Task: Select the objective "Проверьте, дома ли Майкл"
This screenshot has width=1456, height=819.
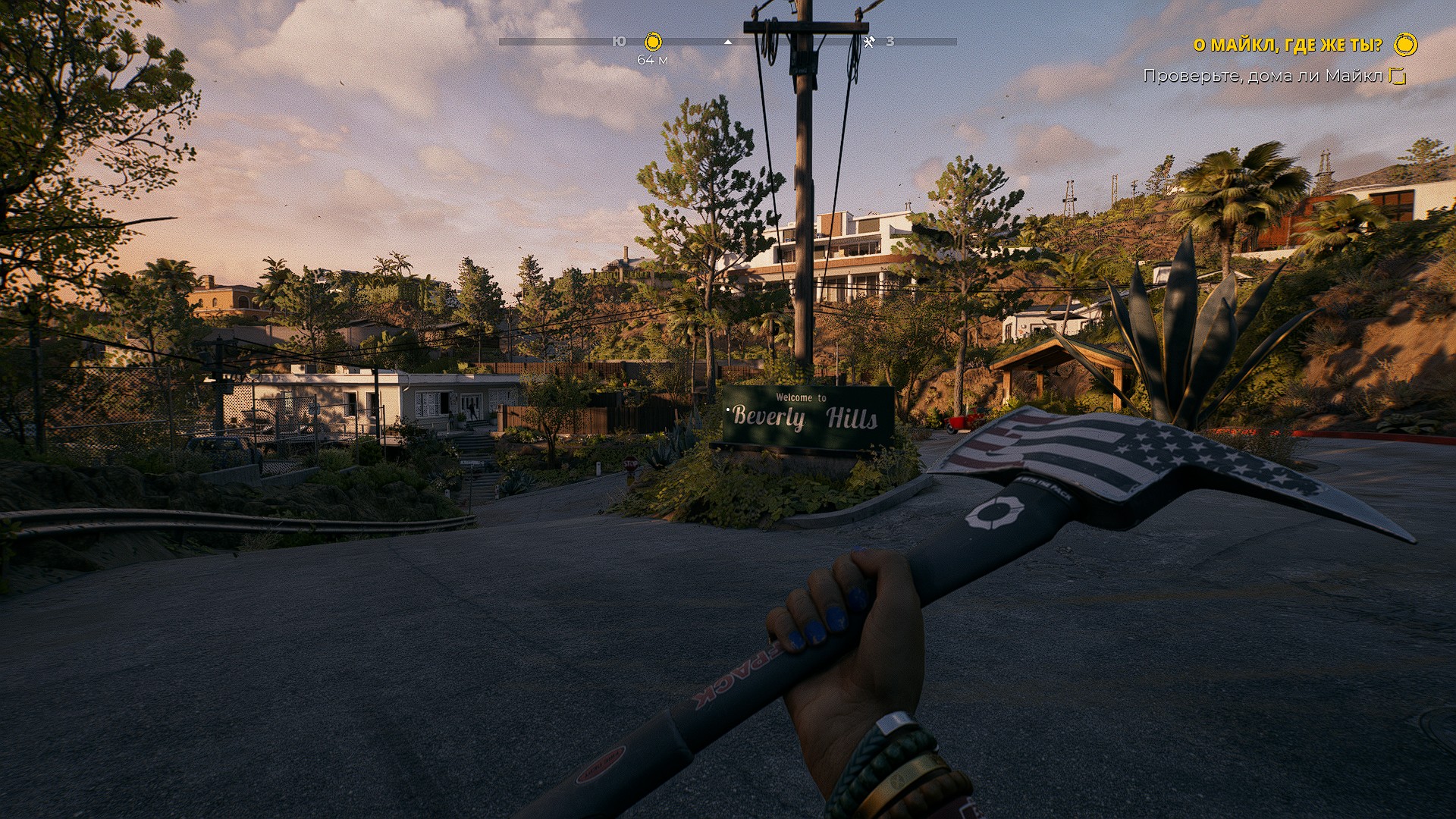Action: [x=1263, y=76]
